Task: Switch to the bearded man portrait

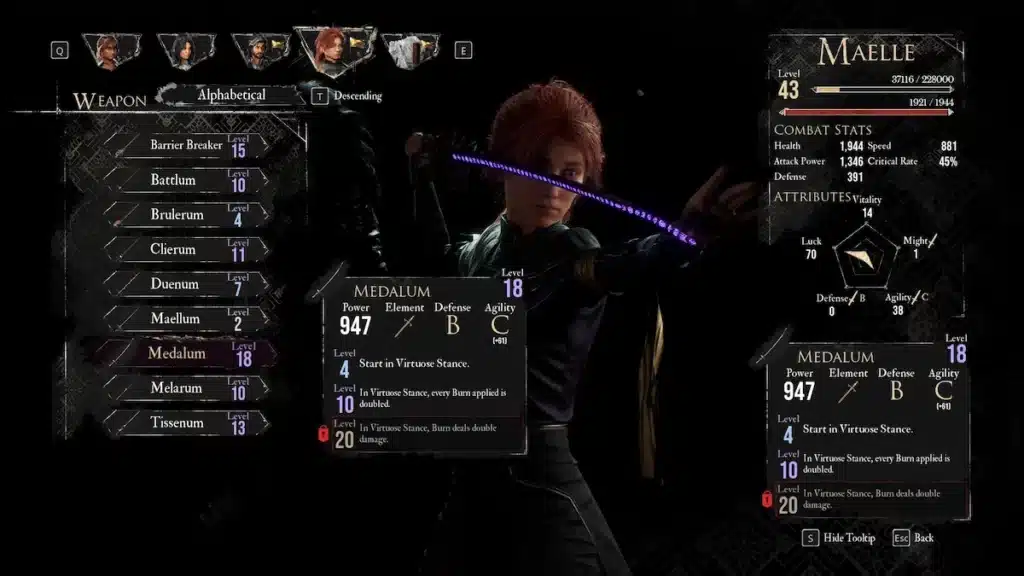Action: click(x=258, y=51)
